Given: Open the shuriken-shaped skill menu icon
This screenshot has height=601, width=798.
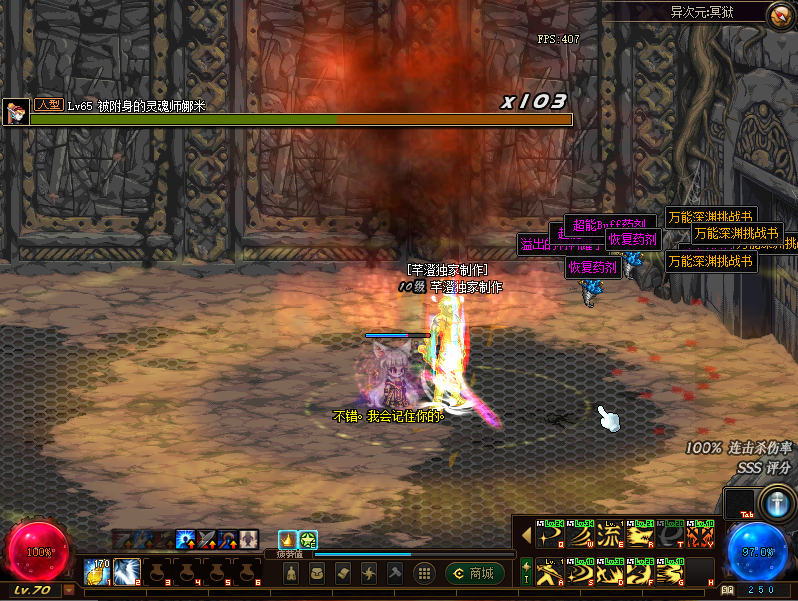Looking at the screenshot, I should [x=368, y=573].
